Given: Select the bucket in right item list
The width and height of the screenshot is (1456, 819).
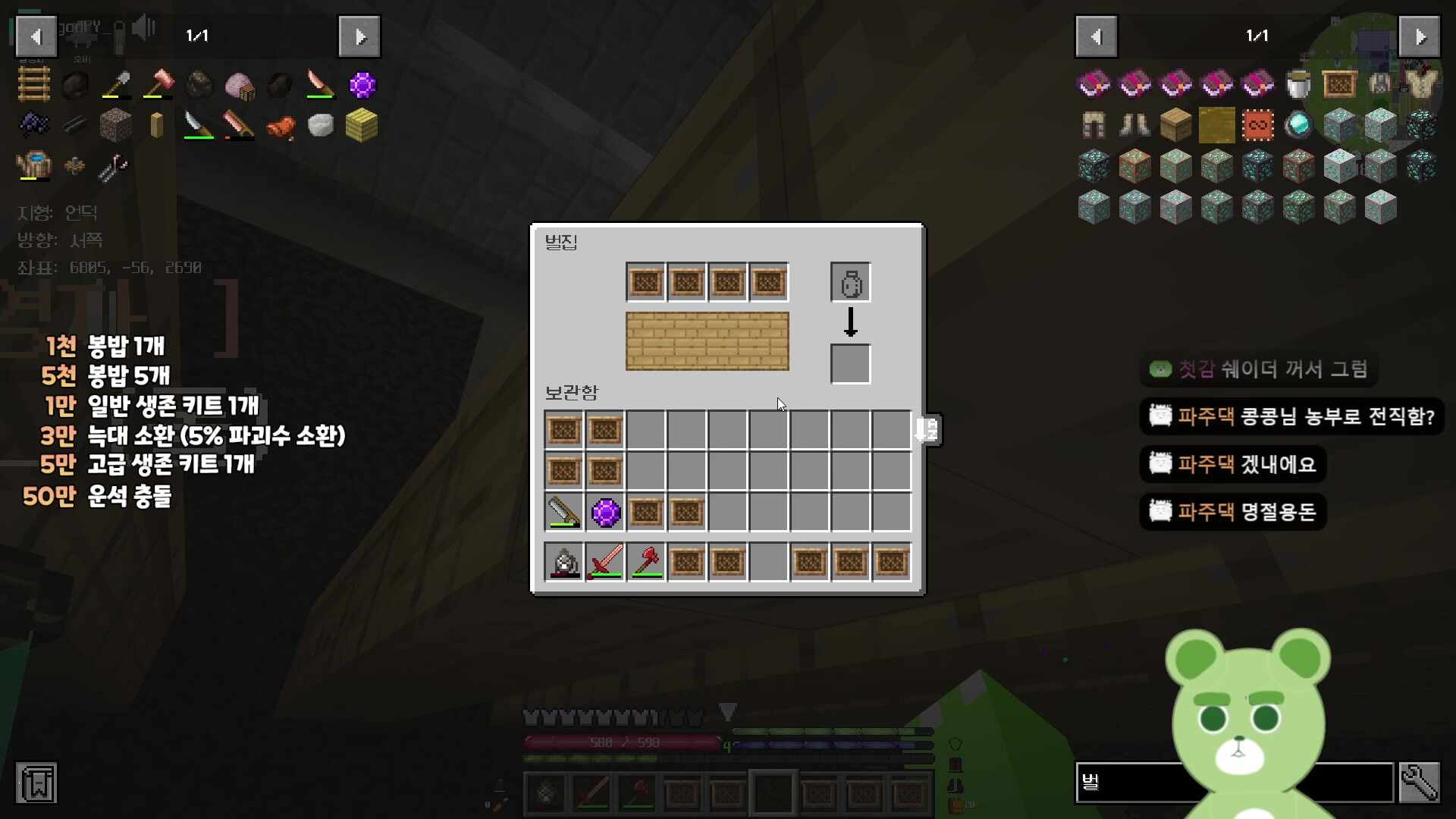Looking at the screenshot, I should [x=1298, y=84].
